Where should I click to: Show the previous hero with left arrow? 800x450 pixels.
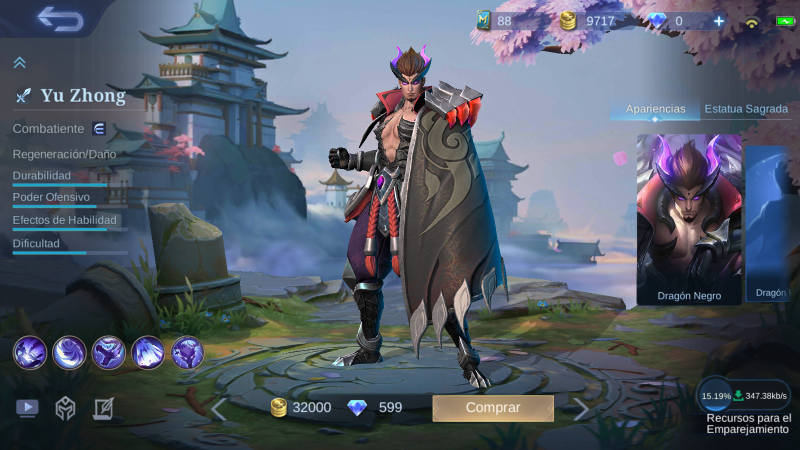click(x=218, y=408)
